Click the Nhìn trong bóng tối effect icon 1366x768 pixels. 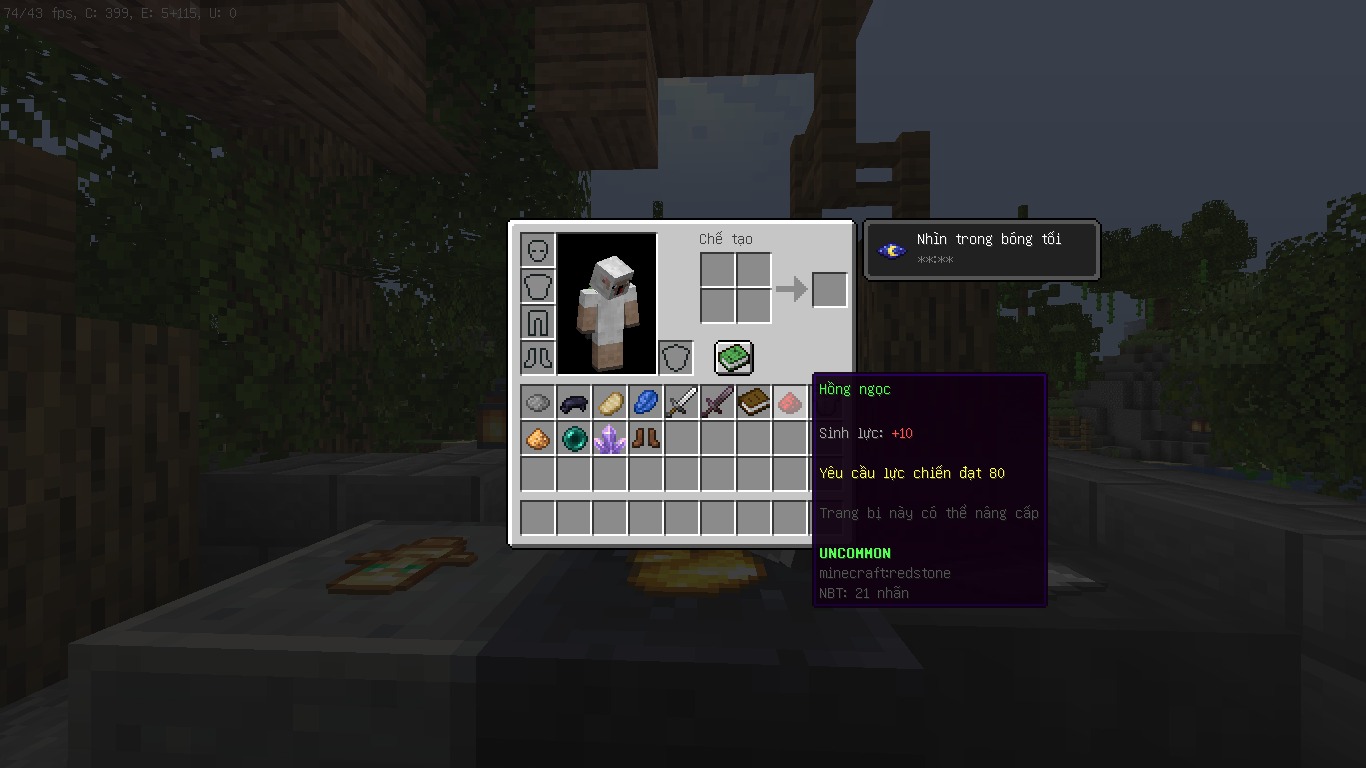click(892, 250)
